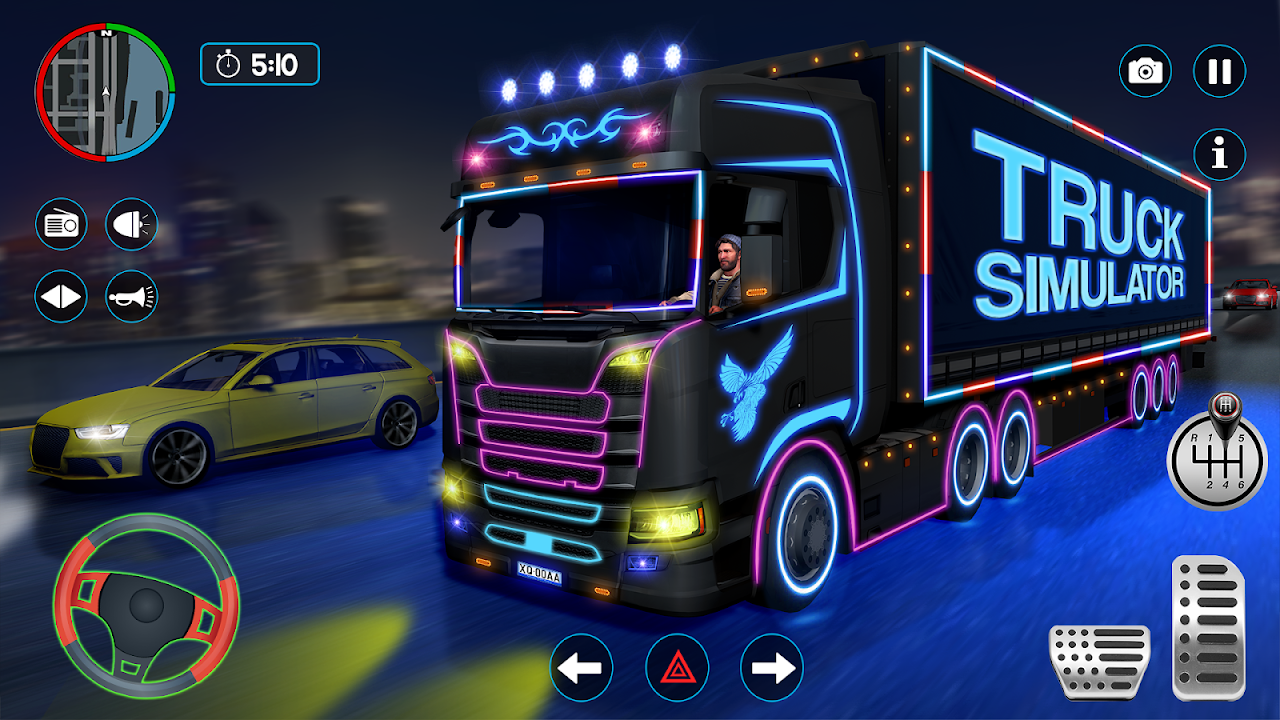
Task: Activate the right turn indicator arrow
Action: 772,668
